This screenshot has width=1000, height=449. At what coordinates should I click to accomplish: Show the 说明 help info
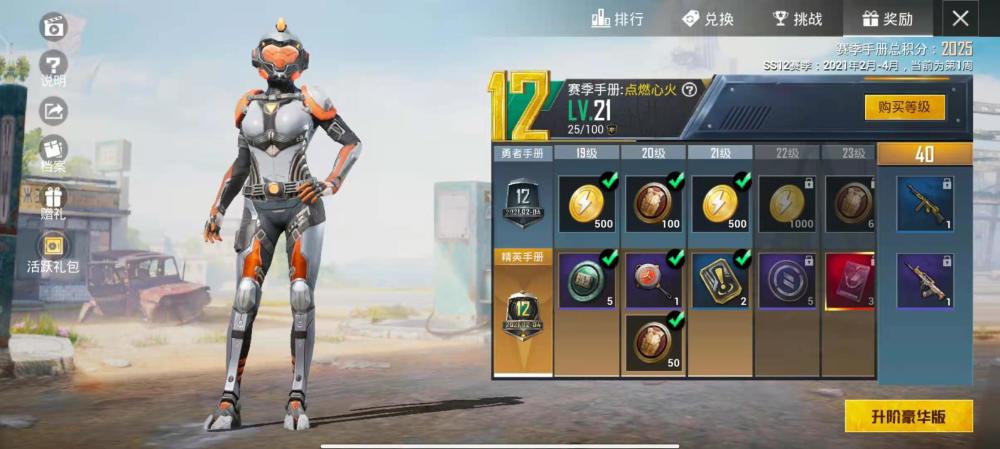53,70
